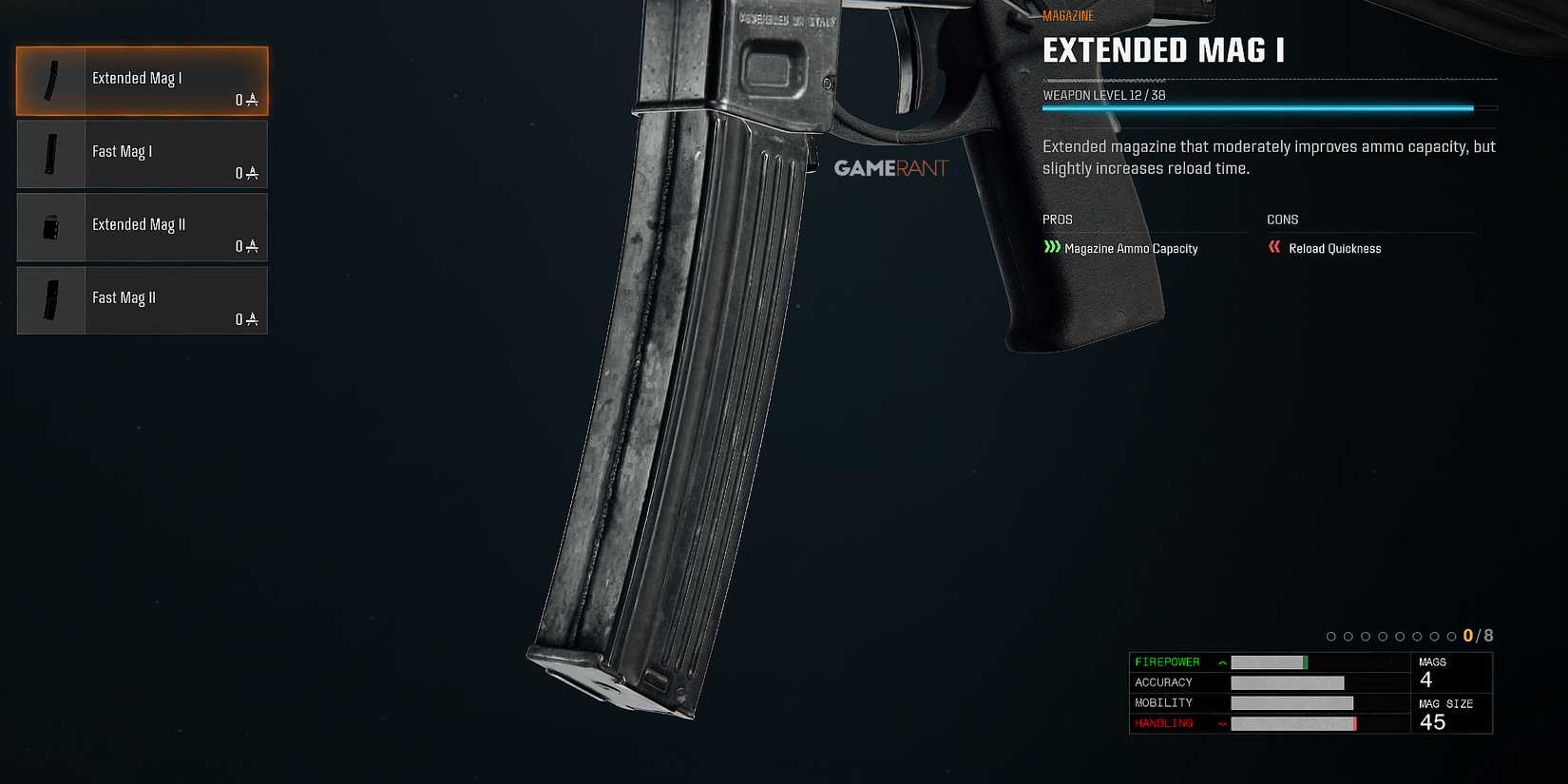The height and width of the screenshot is (784, 1568).
Task: Select the Extended Mag I magazine icon
Action: [49, 81]
